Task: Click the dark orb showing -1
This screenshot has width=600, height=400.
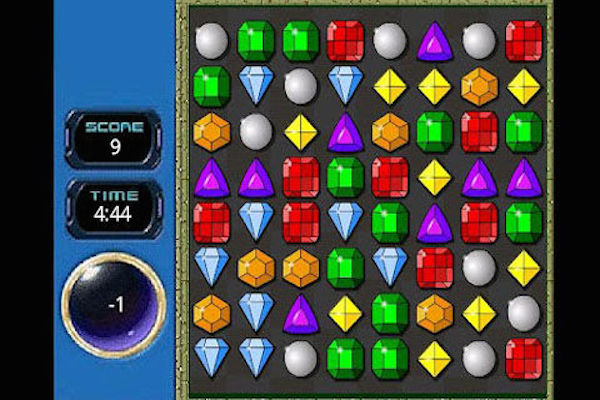Action: coord(113,304)
